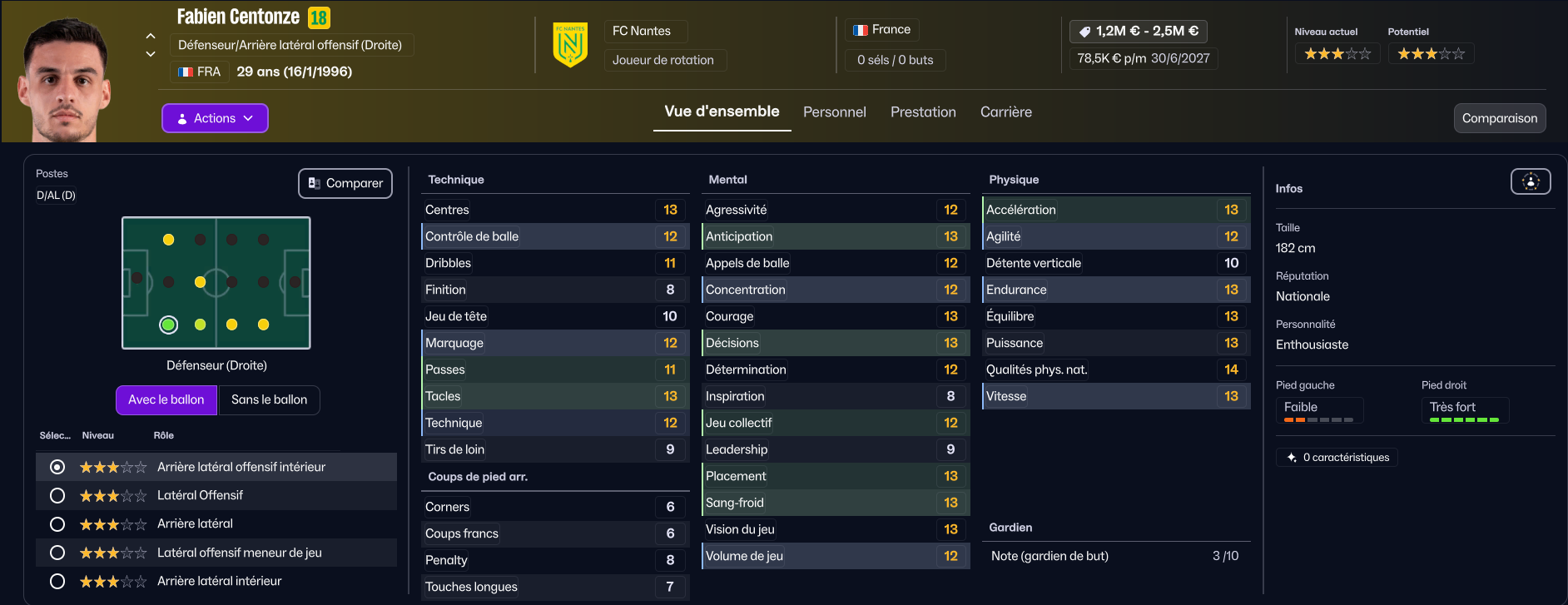Open the Infos panel customise icon
Viewport: 1568px width, 605px height.
[1530, 181]
